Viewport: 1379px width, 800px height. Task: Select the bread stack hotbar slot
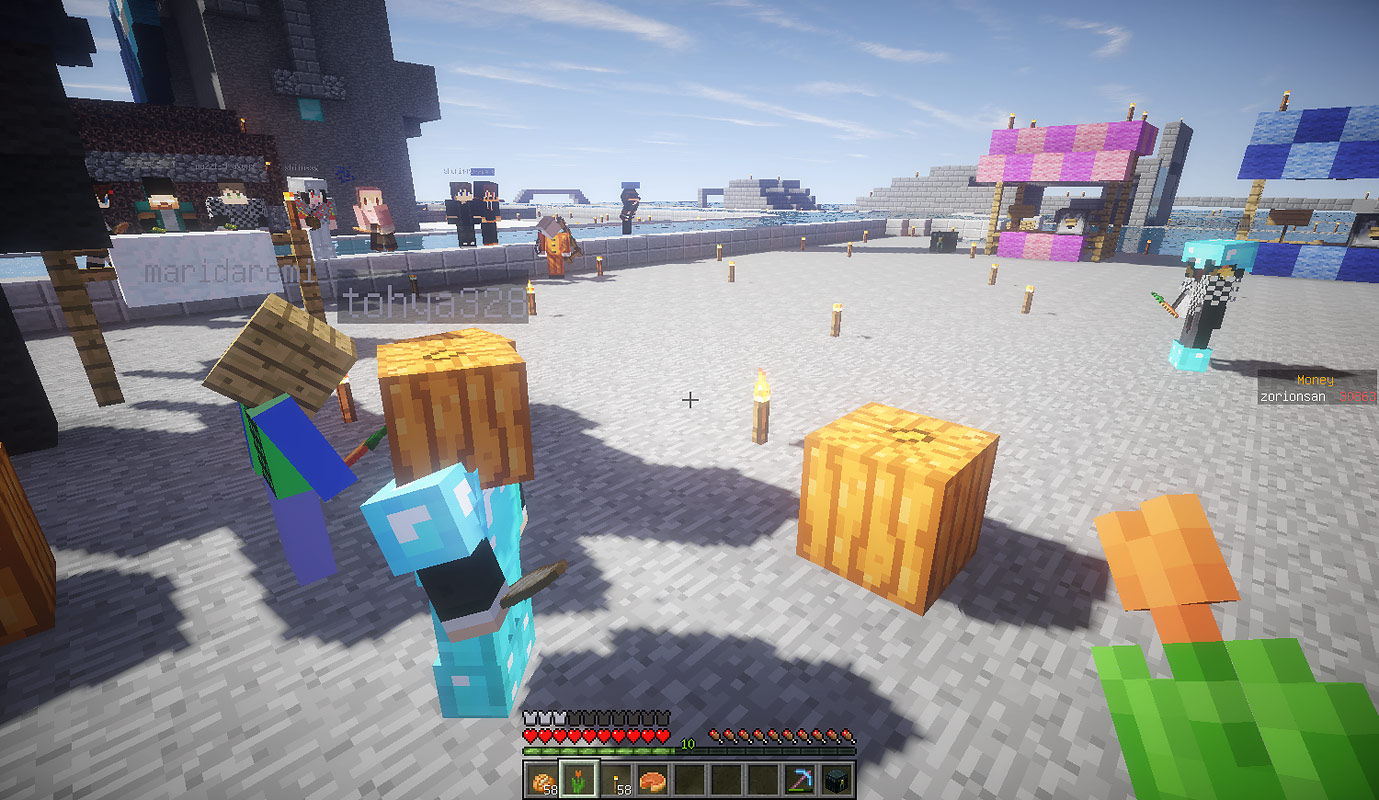click(x=542, y=780)
